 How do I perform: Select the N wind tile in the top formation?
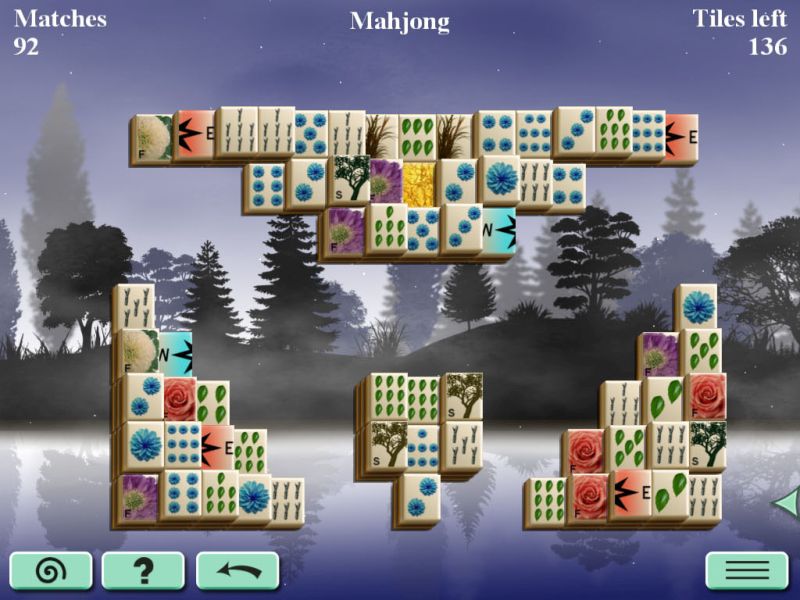pyautogui.click(x=499, y=229)
